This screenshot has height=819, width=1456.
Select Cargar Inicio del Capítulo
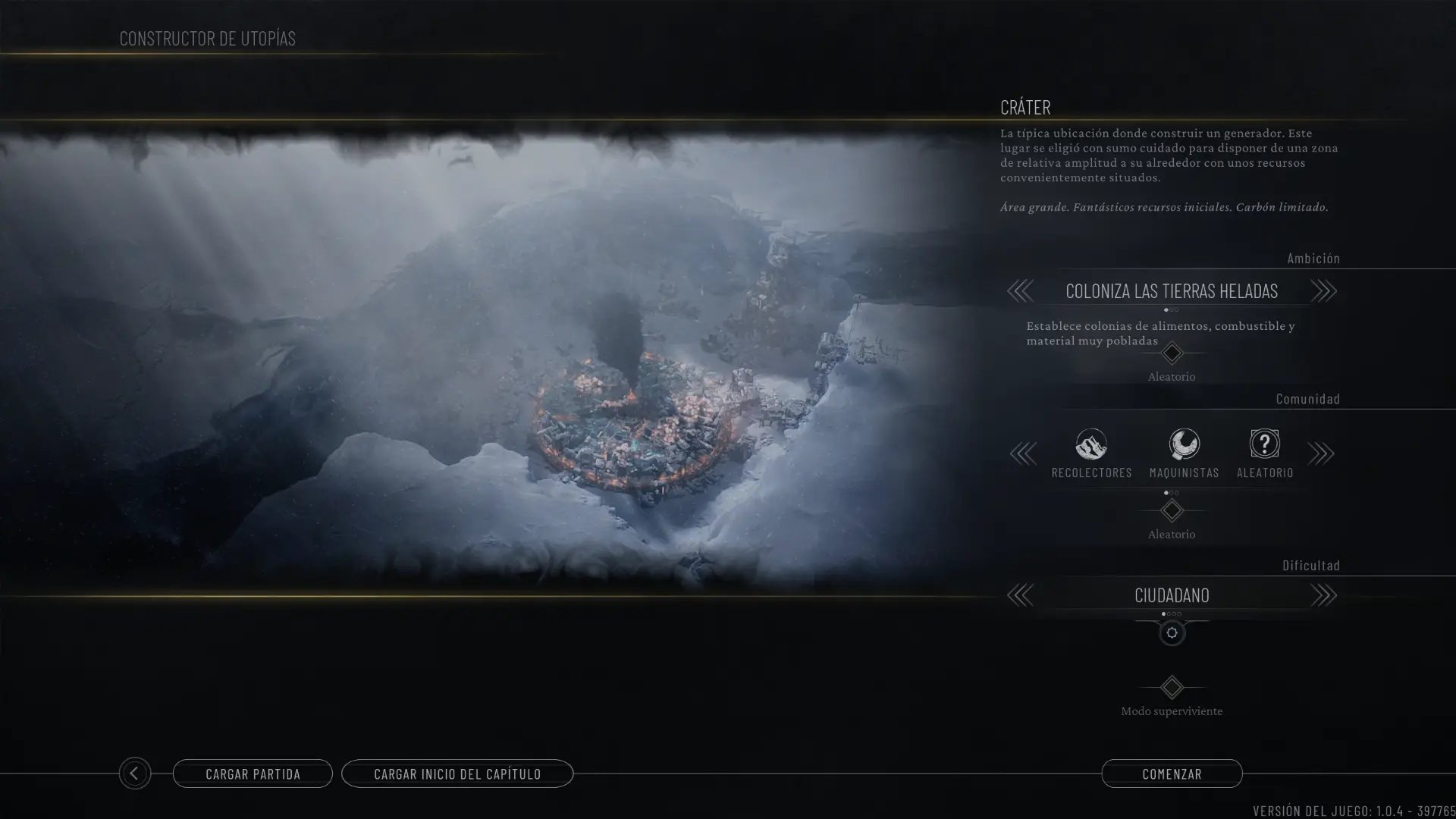pos(457,773)
